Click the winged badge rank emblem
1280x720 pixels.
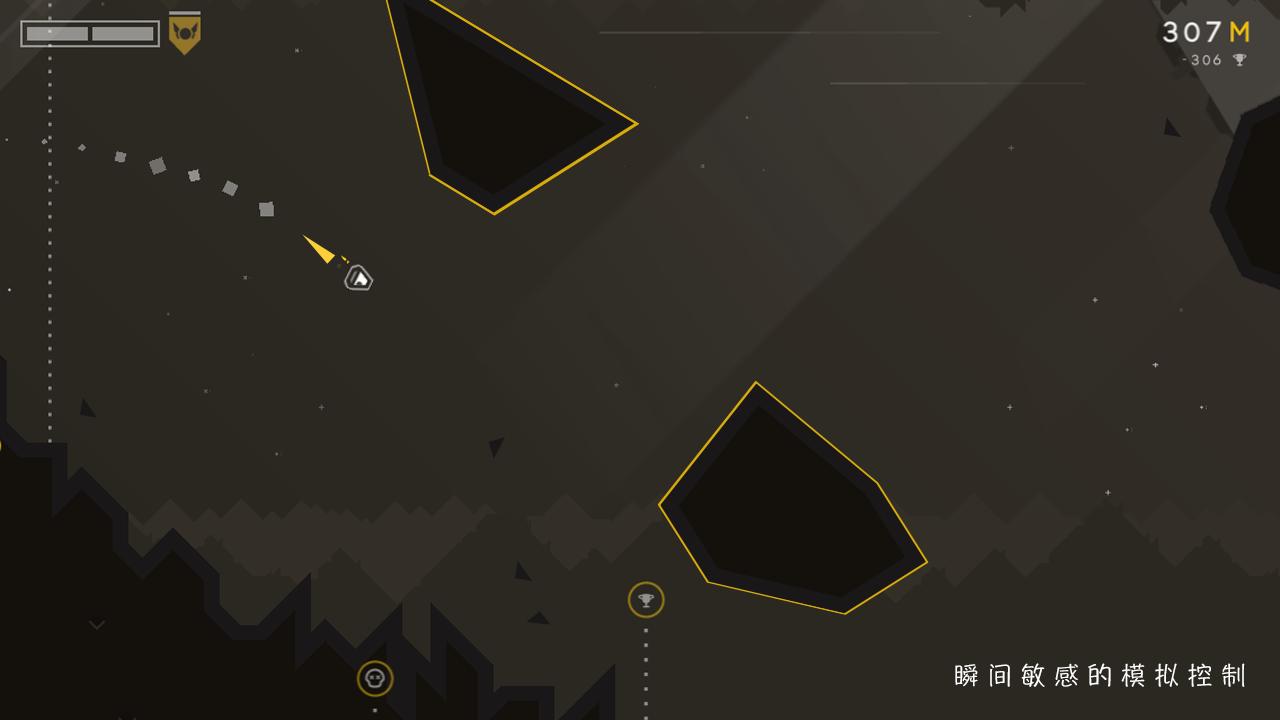[x=185, y=30]
